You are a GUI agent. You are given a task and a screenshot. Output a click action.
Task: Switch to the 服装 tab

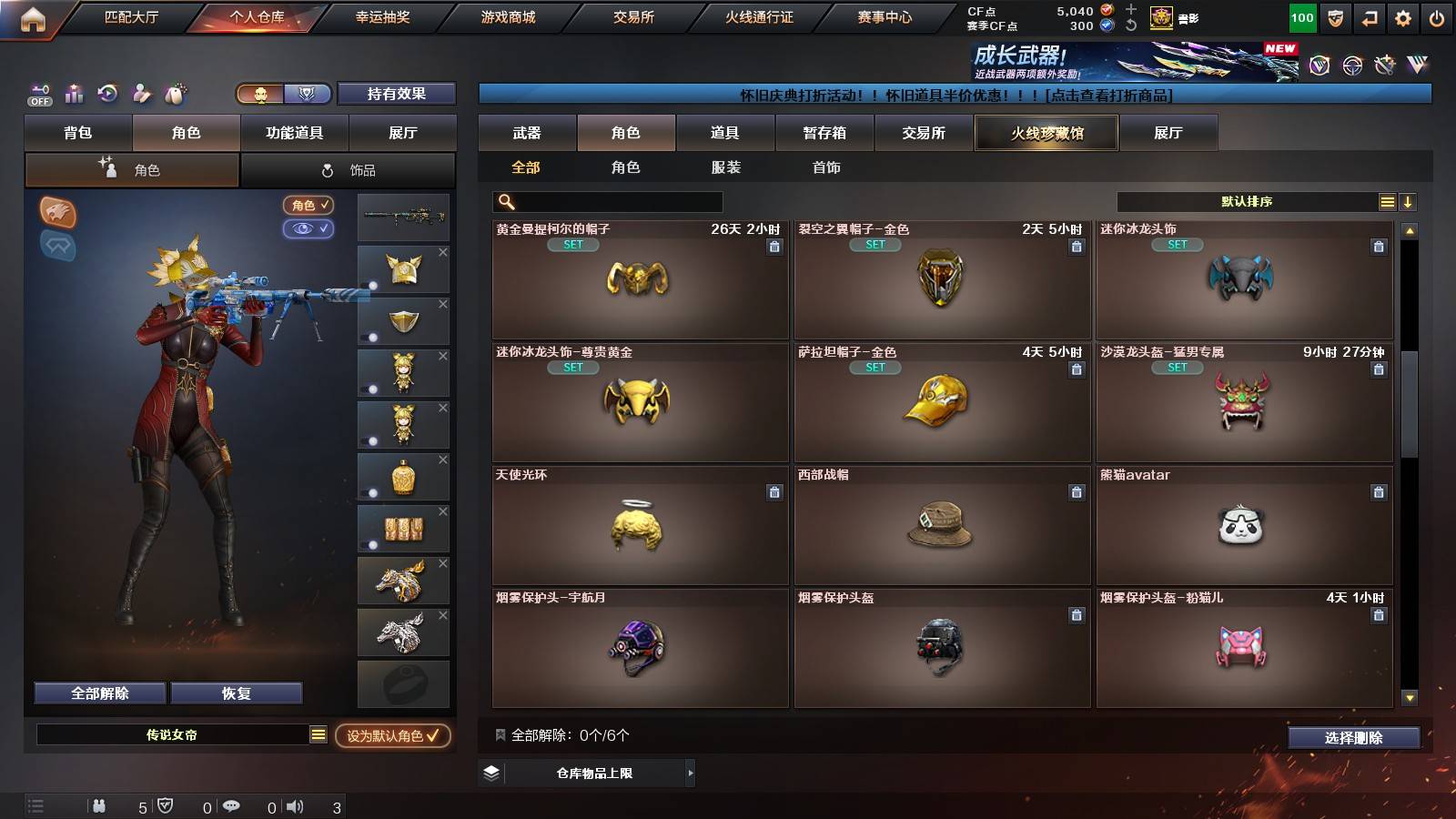[725, 167]
